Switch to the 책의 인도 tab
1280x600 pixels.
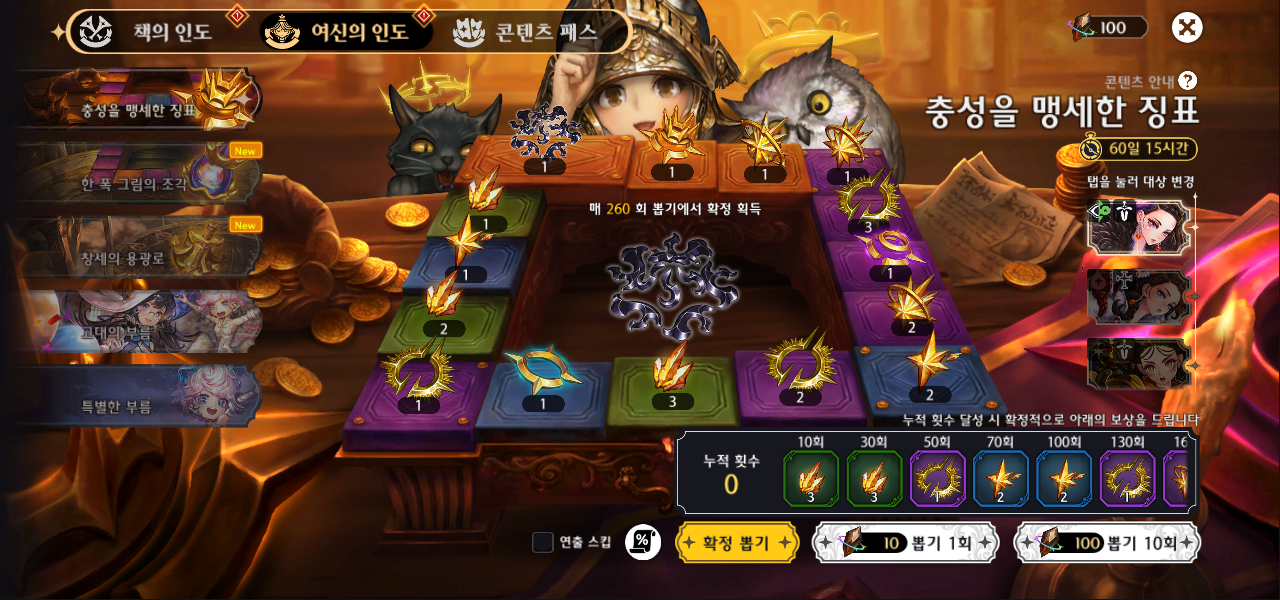pyautogui.click(x=150, y=31)
